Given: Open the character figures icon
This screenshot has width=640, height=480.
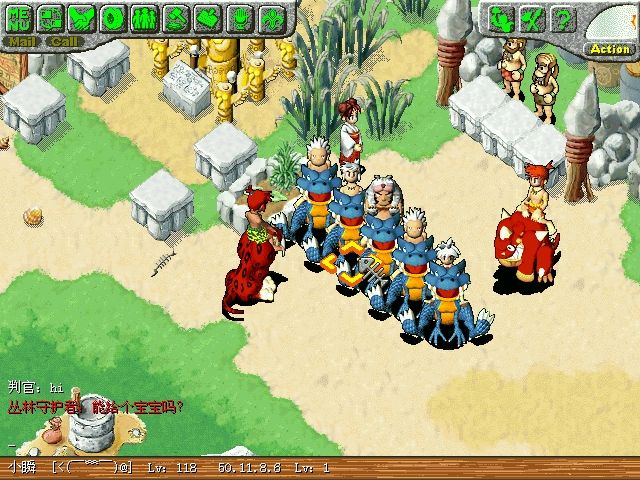Looking at the screenshot, I should (502, 18).
